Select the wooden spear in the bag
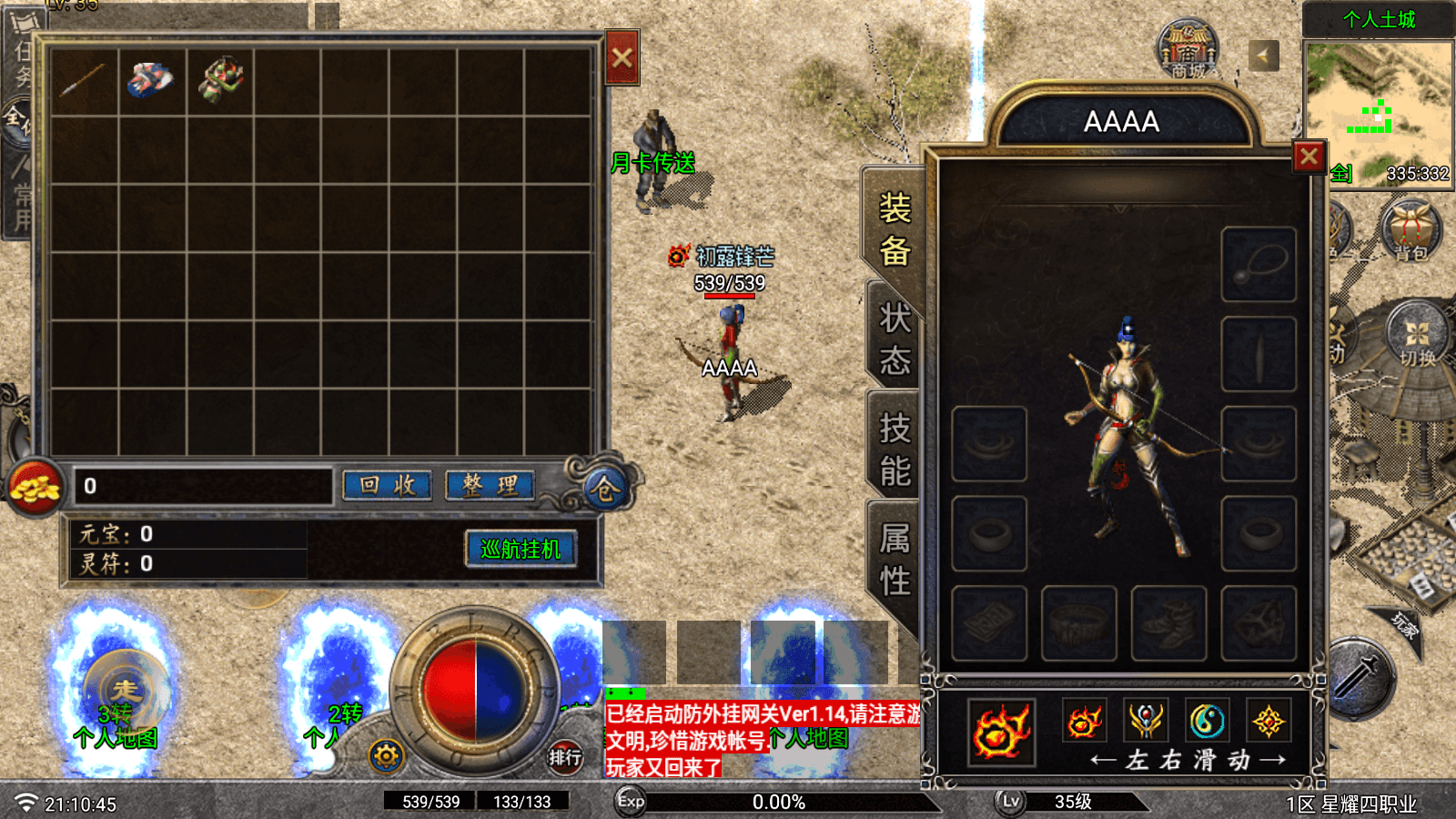This screenshot has width=1456, height=819. pyautogui.click(x=84, y=81)
